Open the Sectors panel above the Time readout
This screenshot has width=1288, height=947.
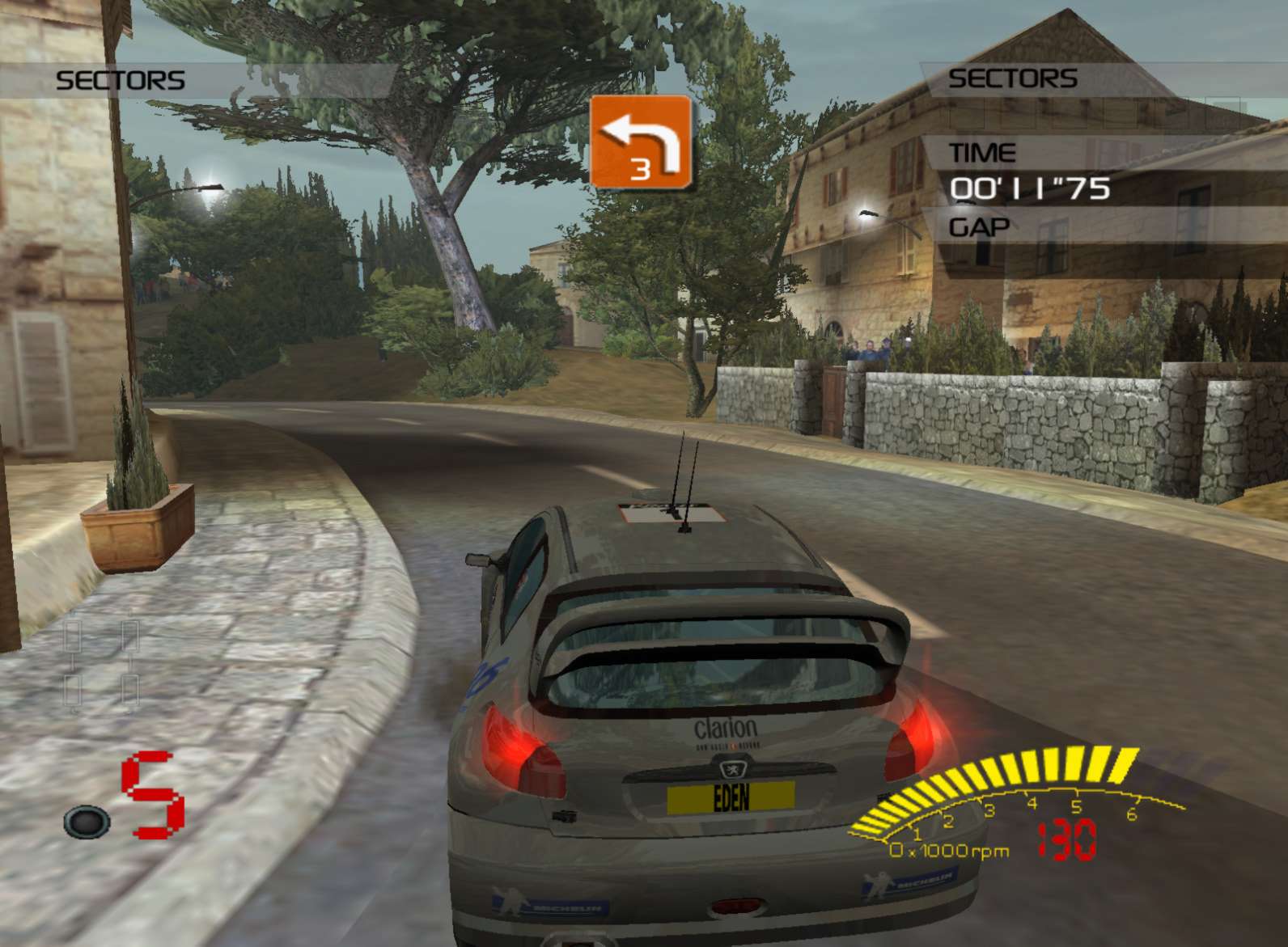pos(1011,78)
